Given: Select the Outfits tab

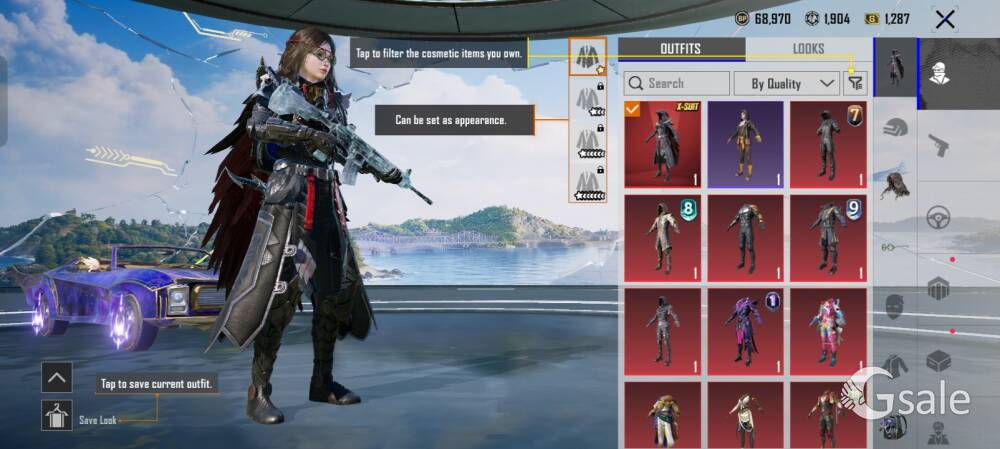Looking at the screenshot, I should coord(680,49).
